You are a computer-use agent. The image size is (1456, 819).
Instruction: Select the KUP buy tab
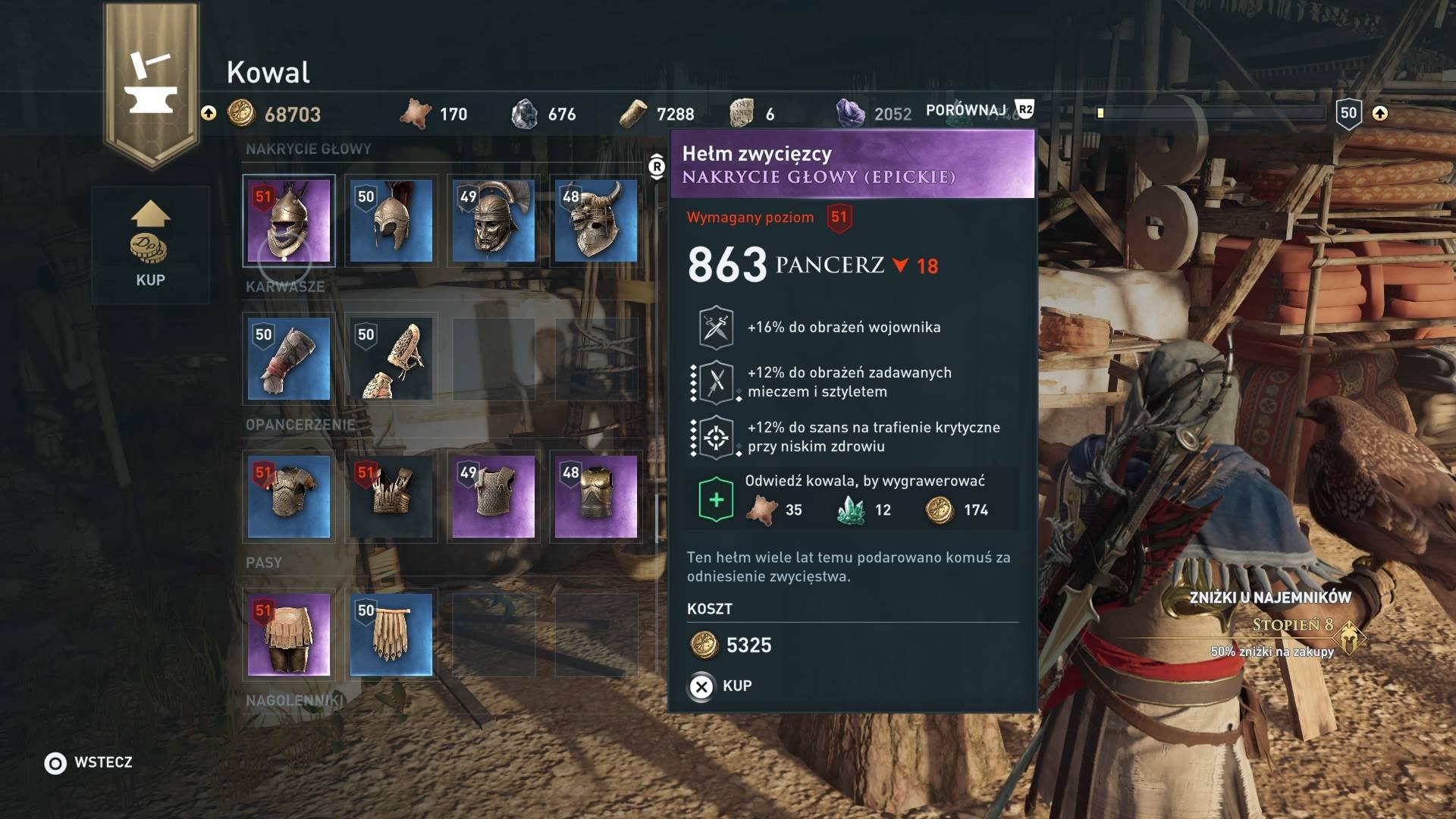coord(150,245)
